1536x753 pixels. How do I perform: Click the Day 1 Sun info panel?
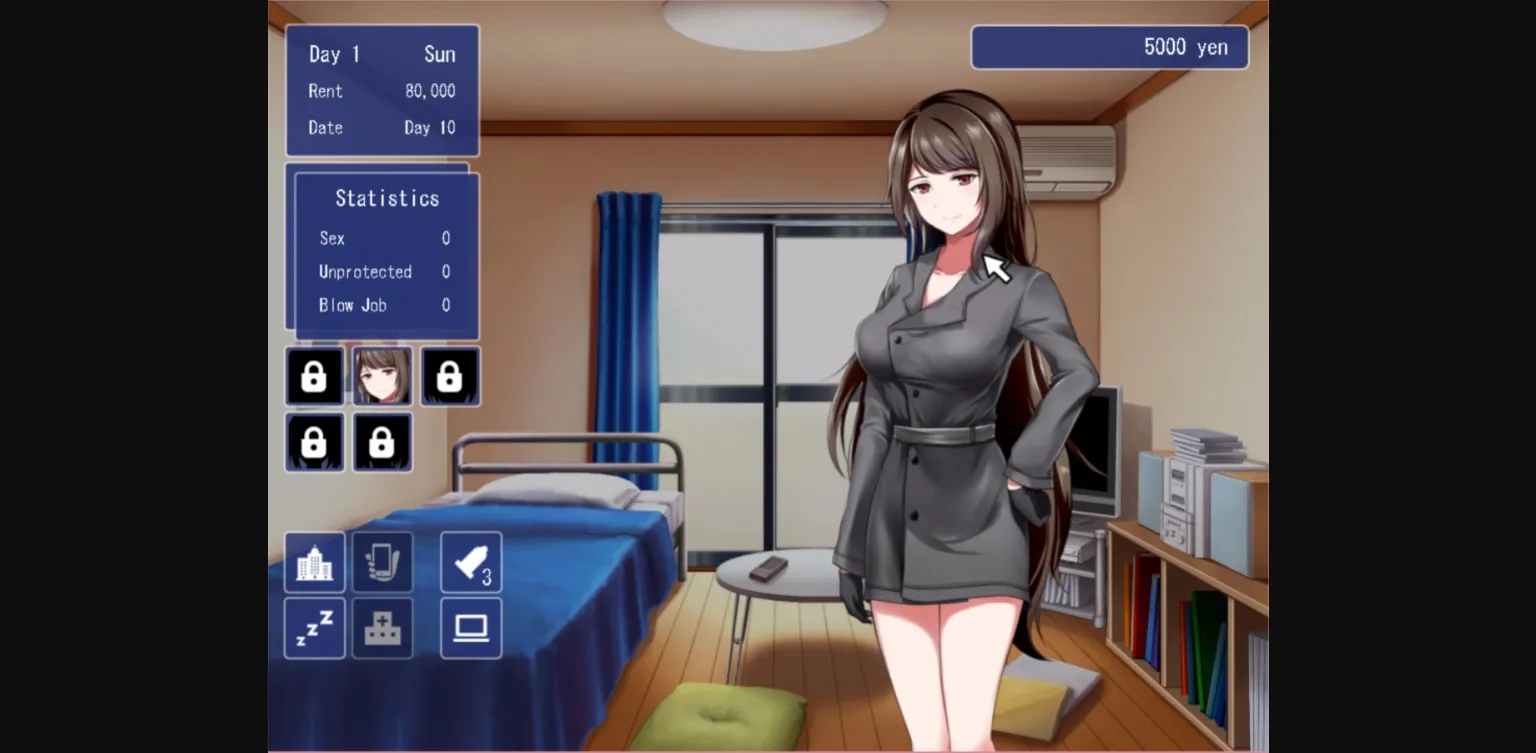381,54
